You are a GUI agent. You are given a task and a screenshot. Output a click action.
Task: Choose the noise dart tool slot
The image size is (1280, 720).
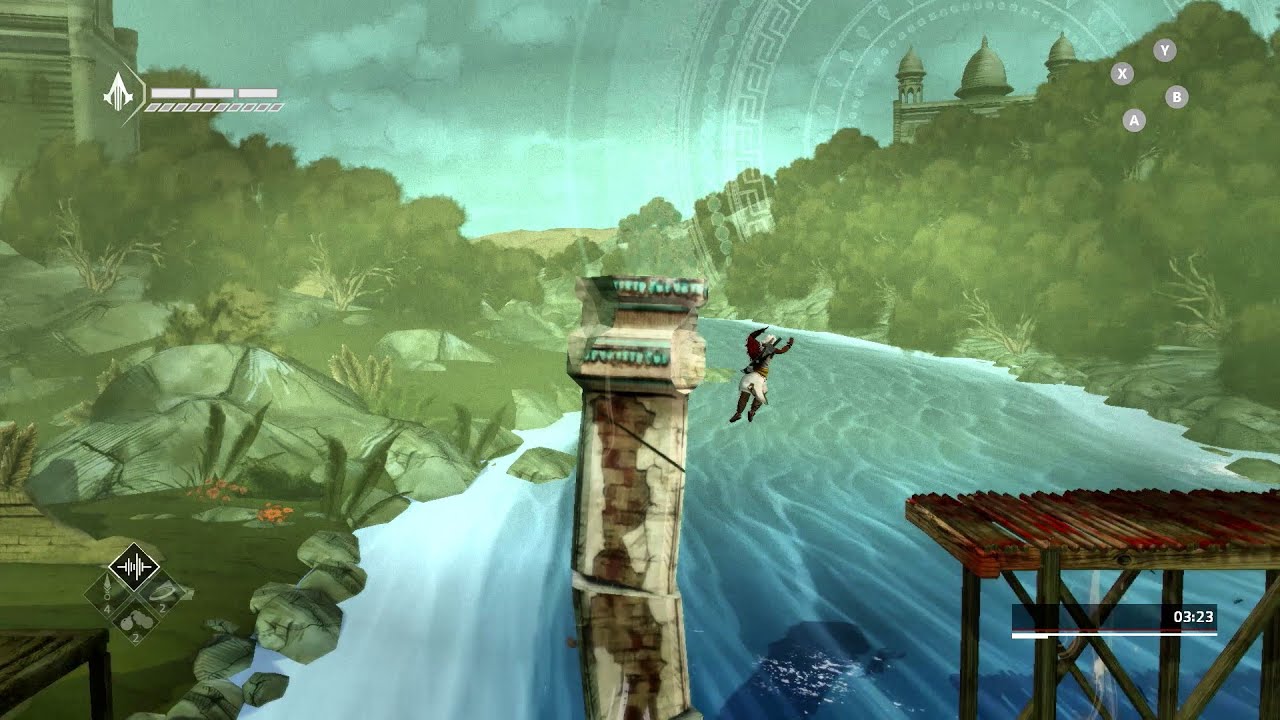[106, 594]
